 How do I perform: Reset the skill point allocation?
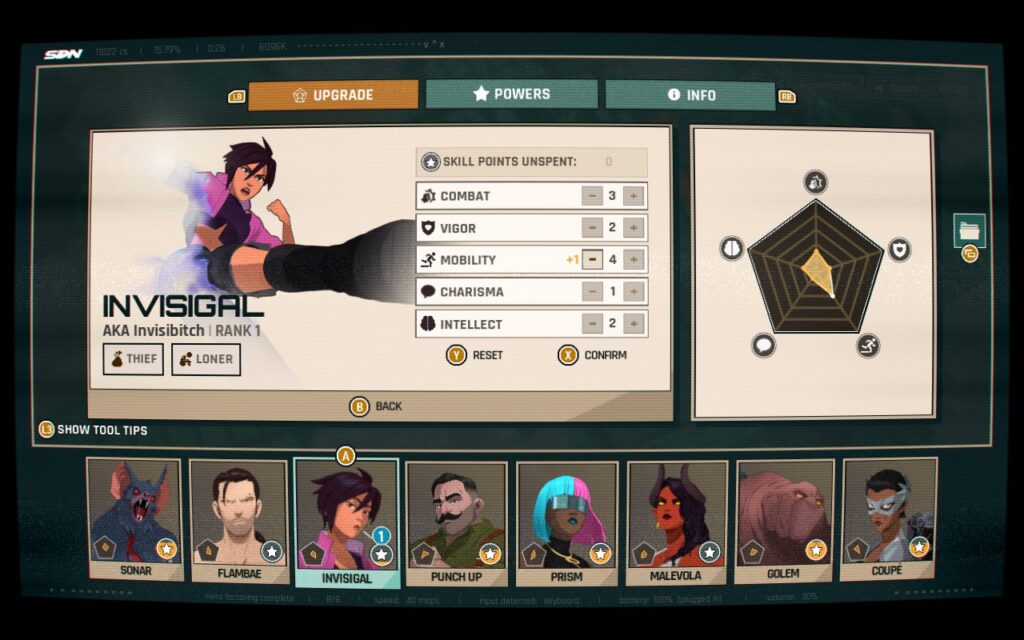pyautogui.click(x=475, y=355)
